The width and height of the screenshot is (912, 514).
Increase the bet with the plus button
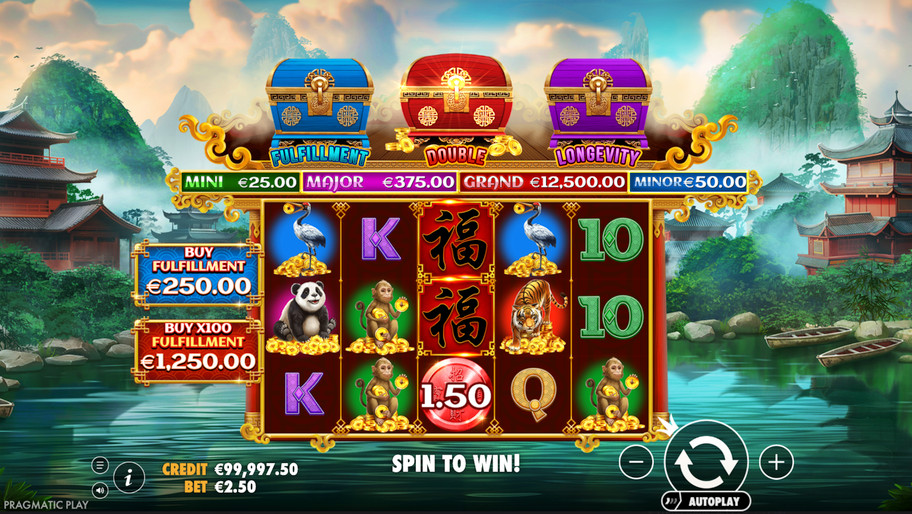pyautogui.click(x=776, y=462)
